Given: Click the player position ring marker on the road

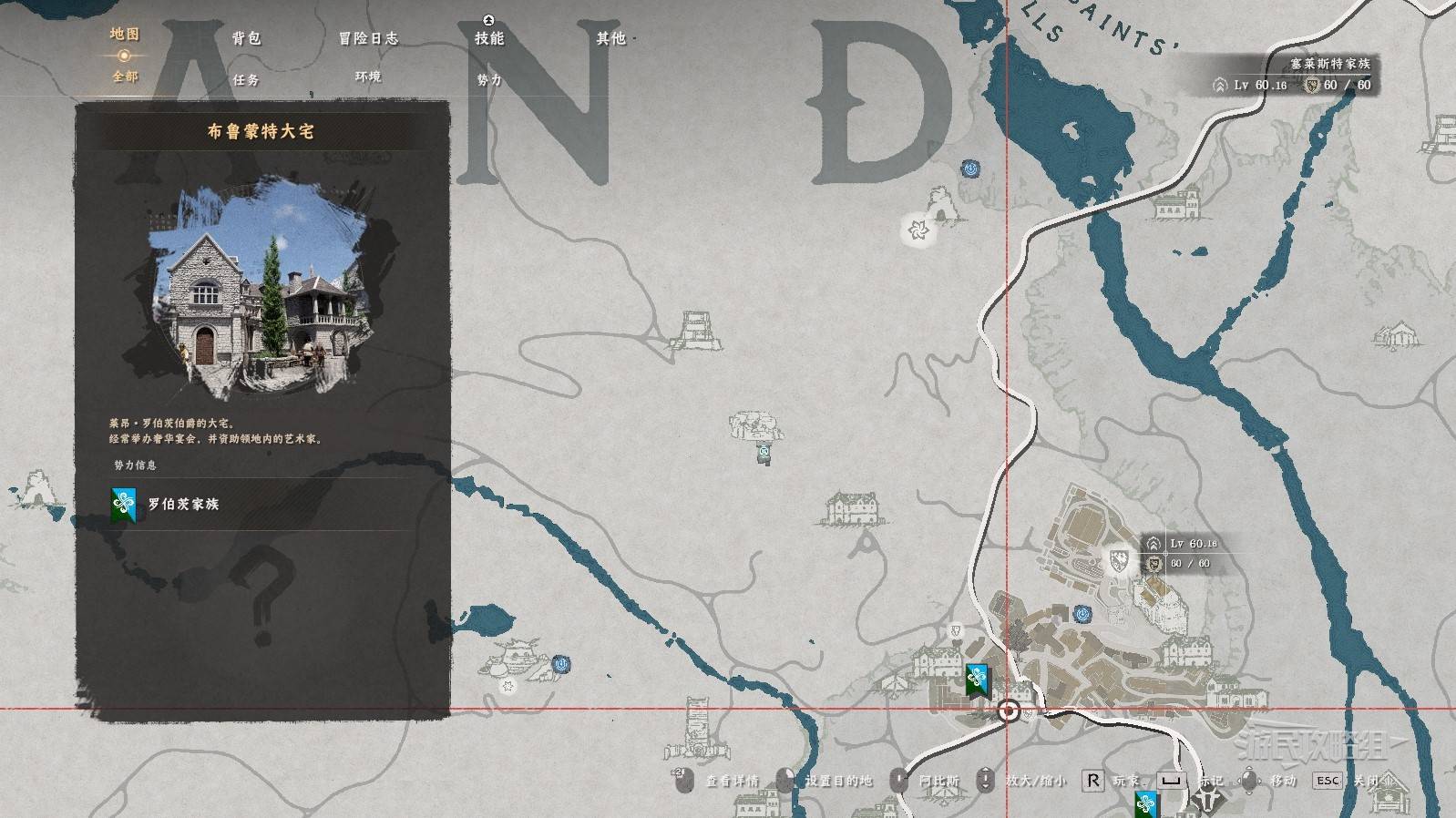Looking at the screenshot, I should pos(1009,711).
